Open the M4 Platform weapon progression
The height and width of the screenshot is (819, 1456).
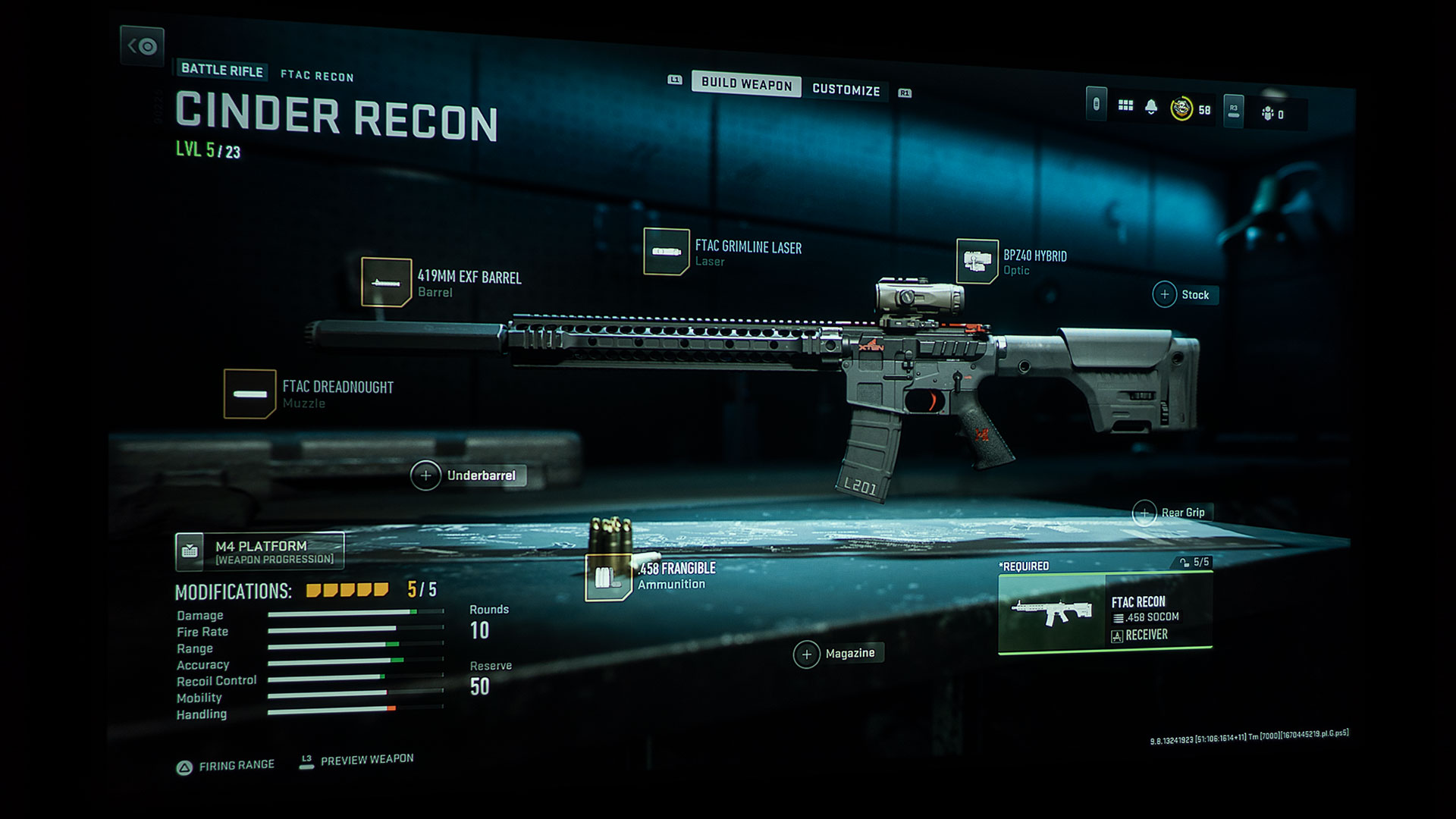(259, 551)
